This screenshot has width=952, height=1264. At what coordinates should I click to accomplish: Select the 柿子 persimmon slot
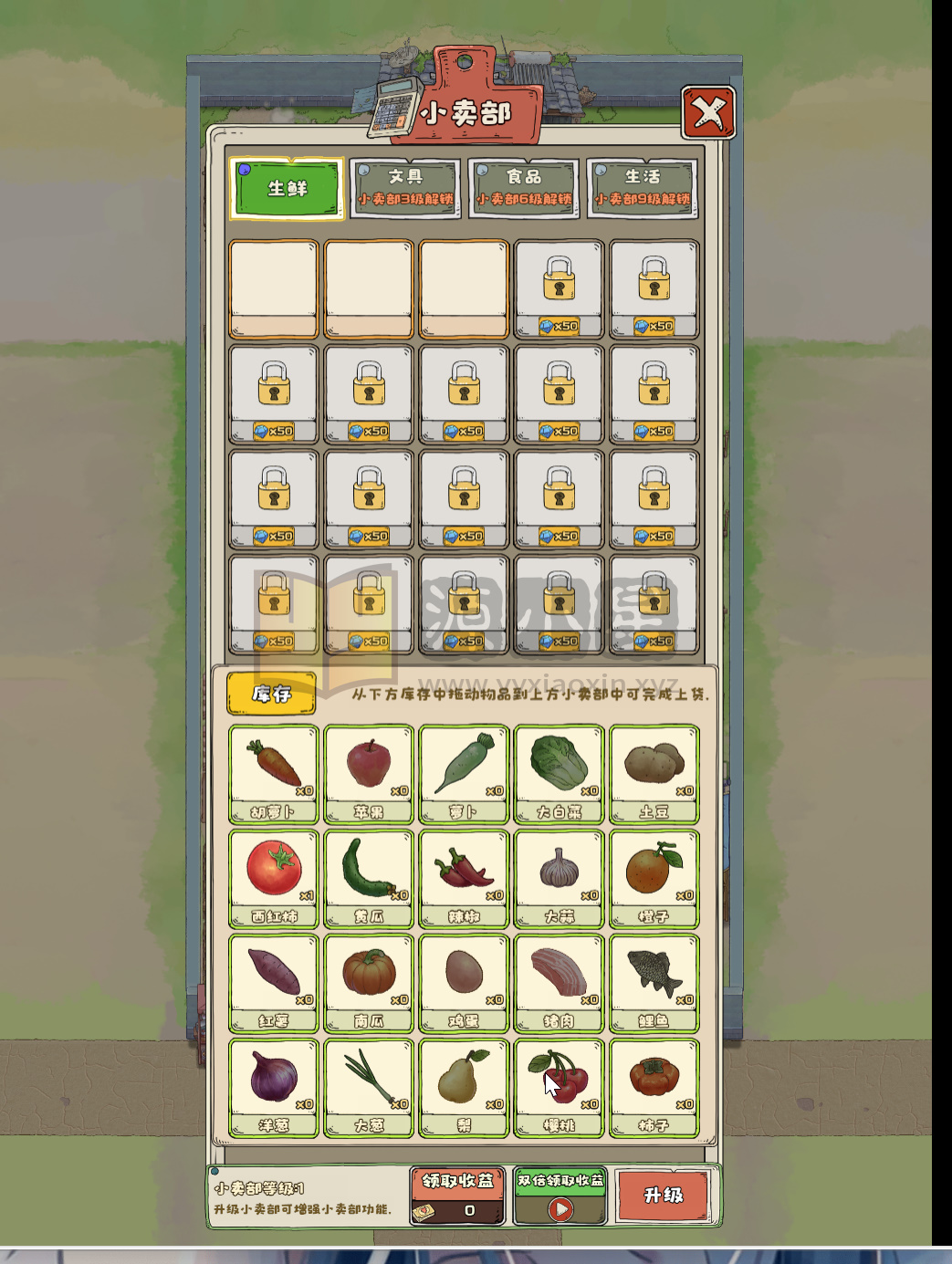[x=654, y=1087]
